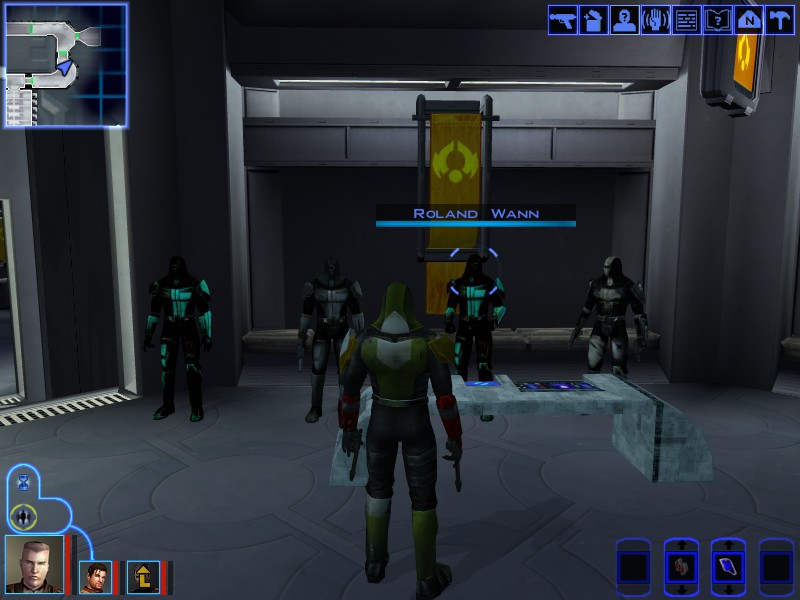Viewport: 800px width, 600px height.
Task: Use the red grenade item slot
Action: 681,567
